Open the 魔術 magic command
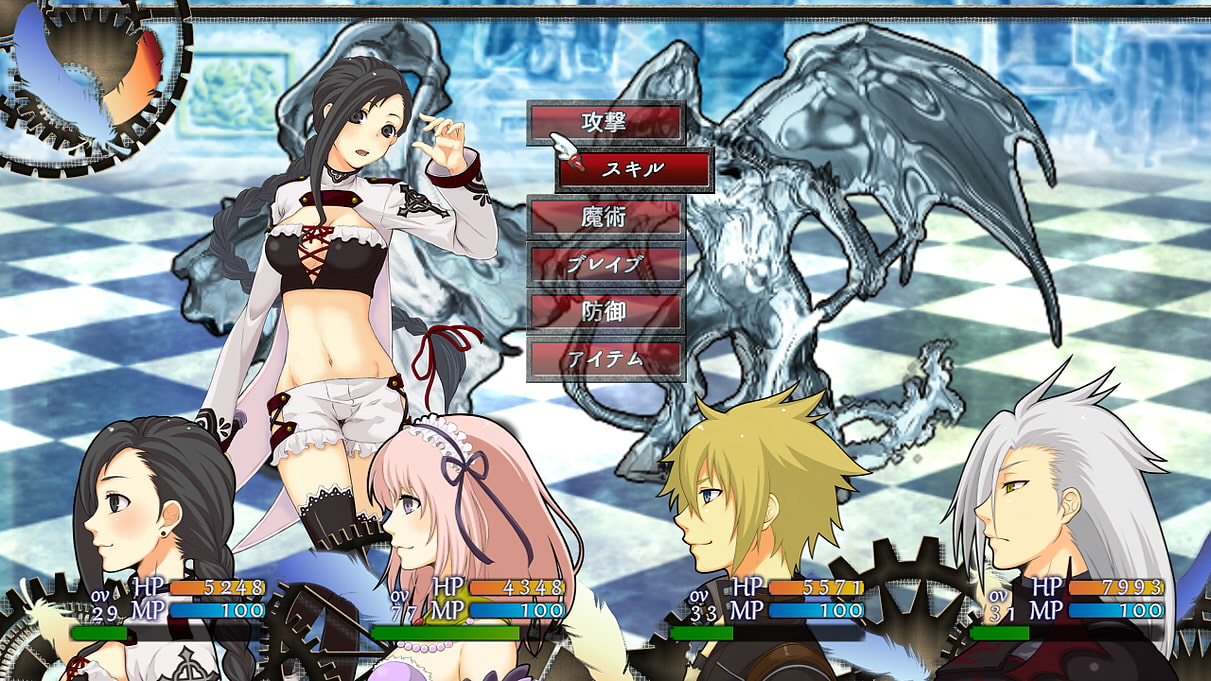 (x=605, y=217)
